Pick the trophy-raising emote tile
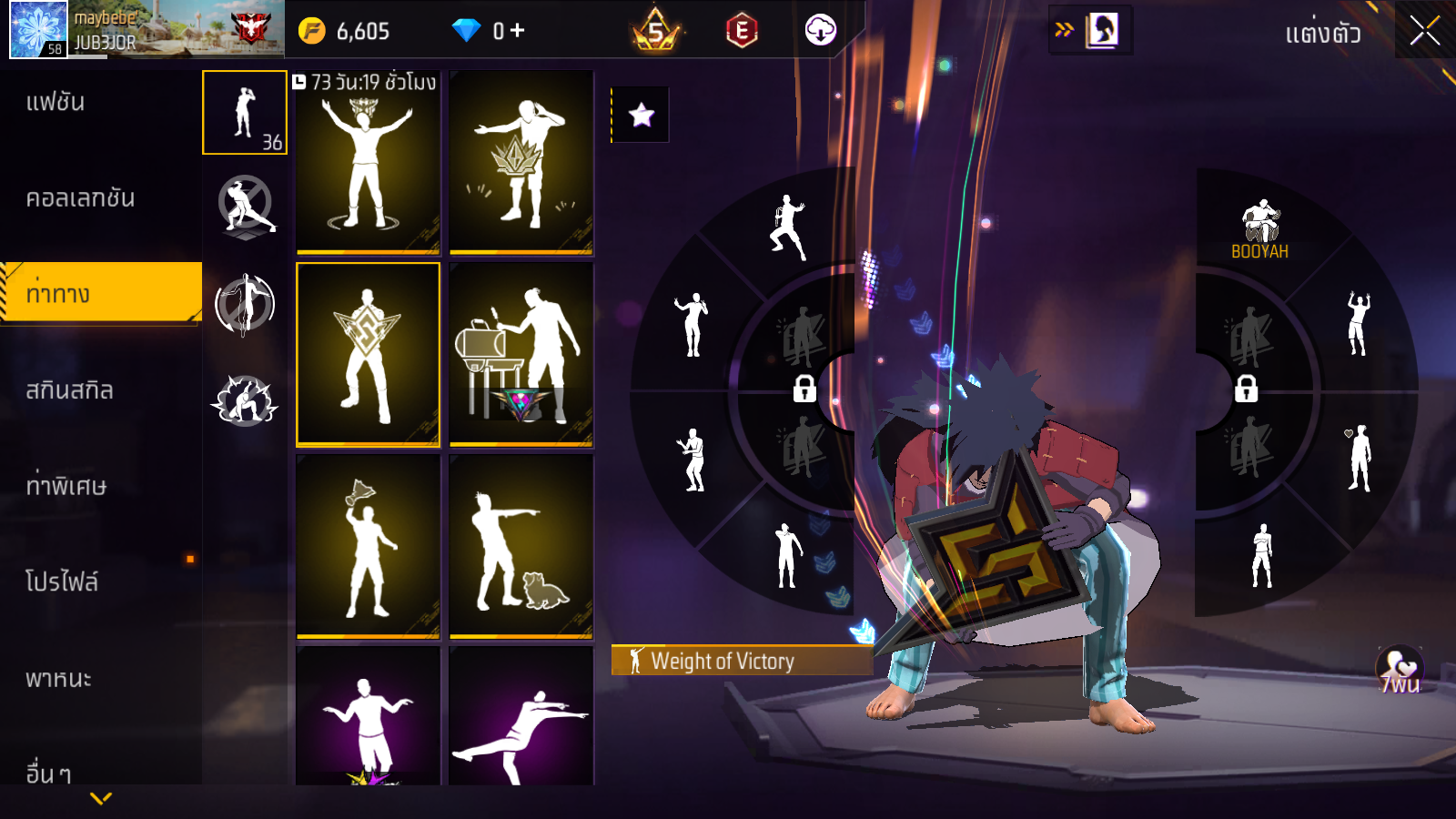Image resolution: width=1456 pixels, height=819 pixels. tap(368, 546)
